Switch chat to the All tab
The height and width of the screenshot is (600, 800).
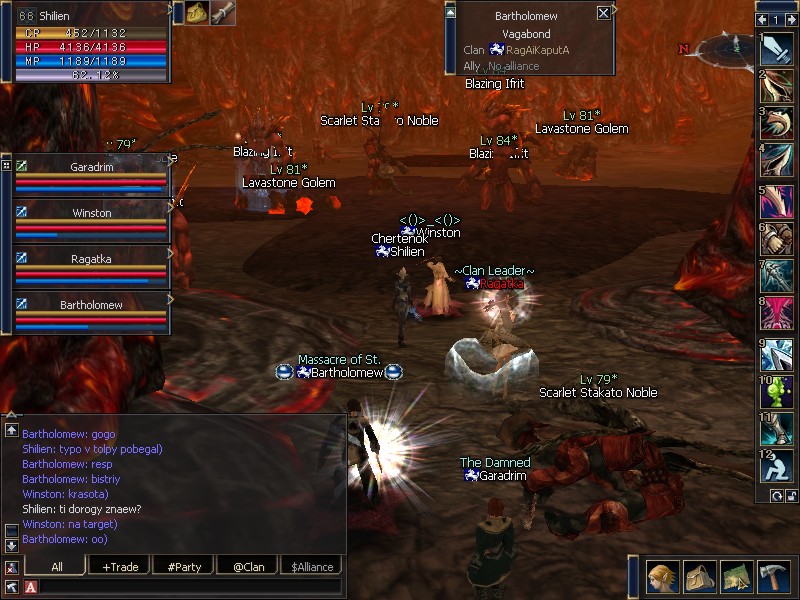57,567
